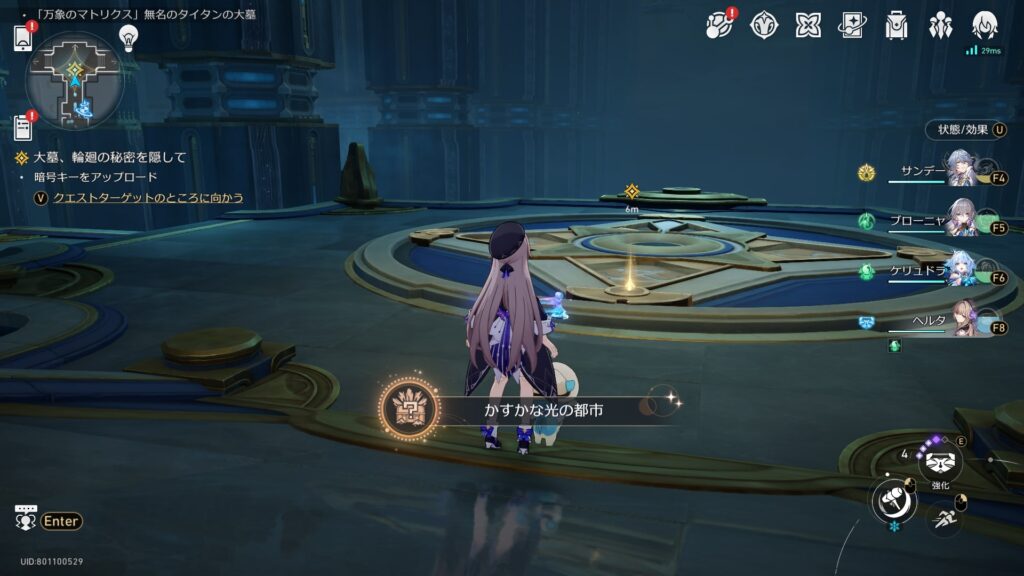
Task: Click the lightbulb hint icon
Action: tap(128, 37)
